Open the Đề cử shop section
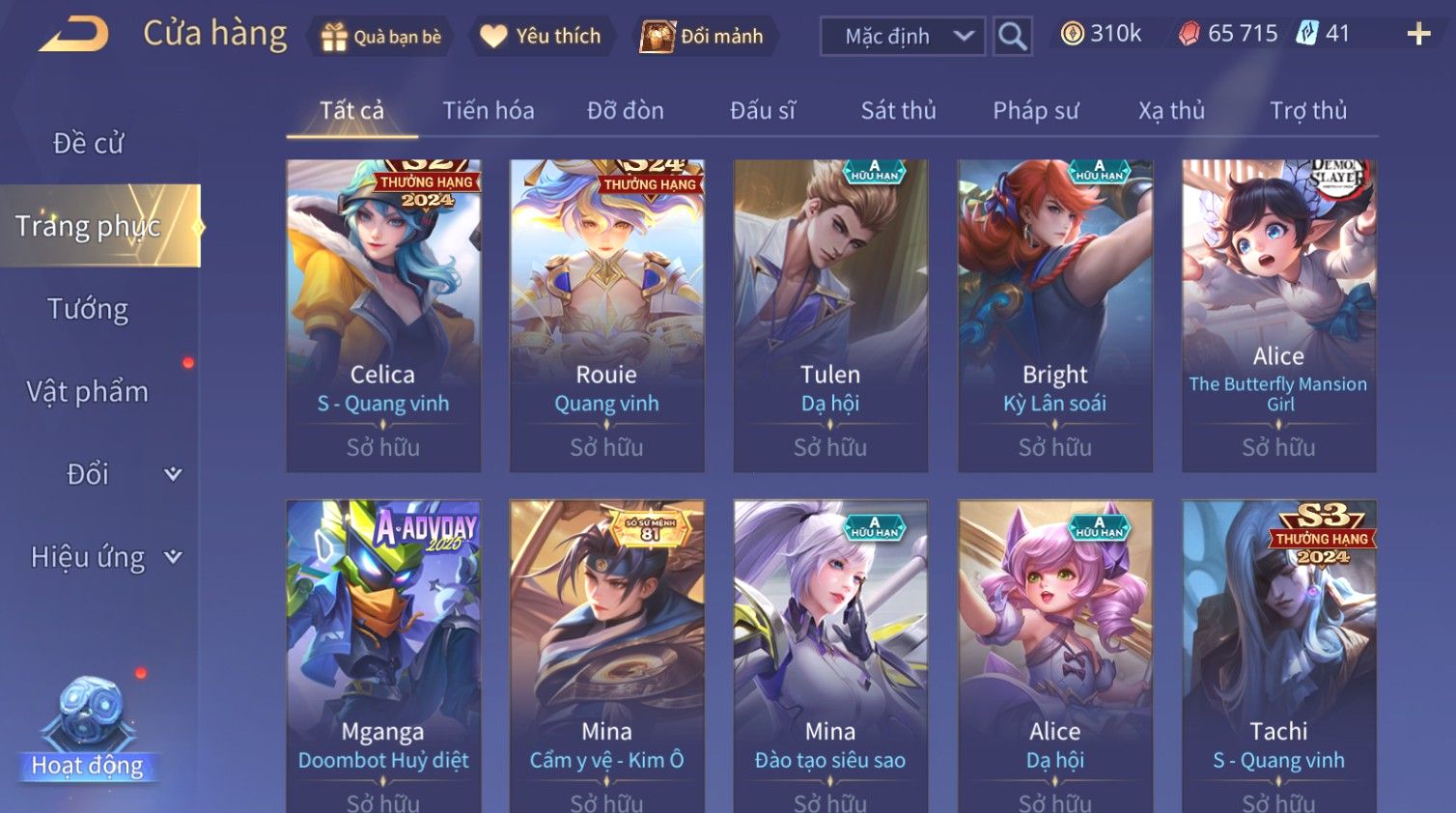 point(88,143)
